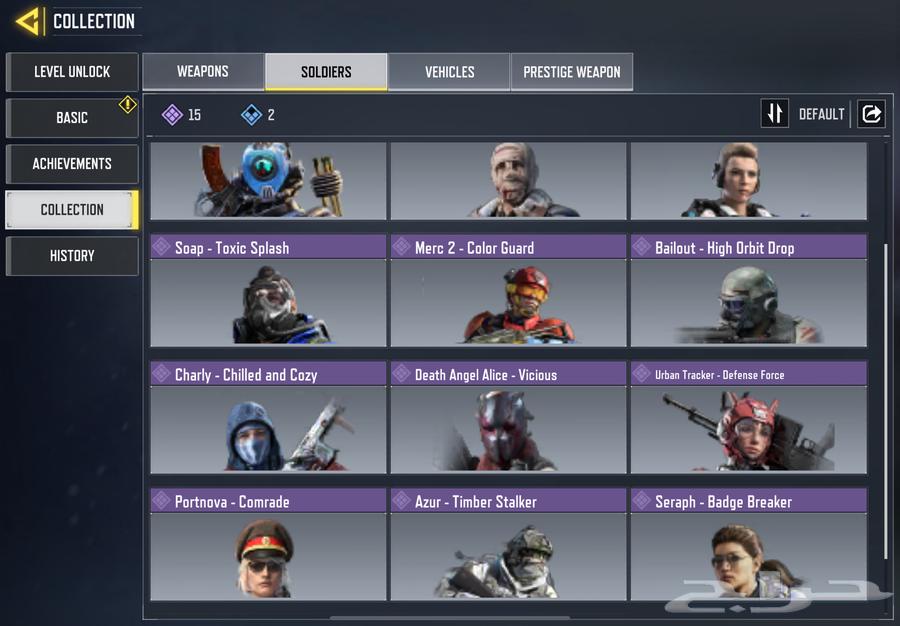Select the Basic menu entry
Image resolution: width=900 pixels, height=626 pixels.
(72, 118)
